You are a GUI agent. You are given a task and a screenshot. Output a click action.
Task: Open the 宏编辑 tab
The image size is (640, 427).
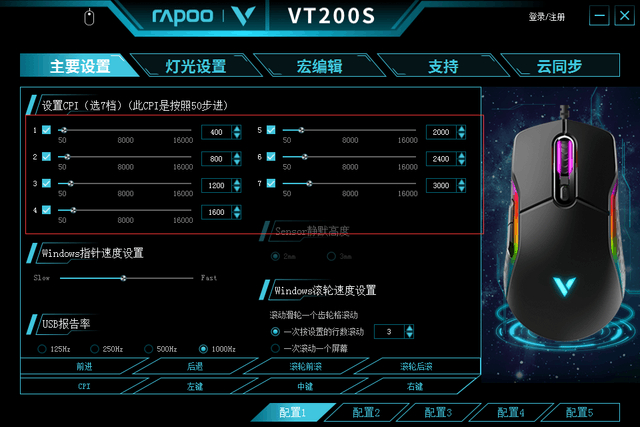point(319,67)
